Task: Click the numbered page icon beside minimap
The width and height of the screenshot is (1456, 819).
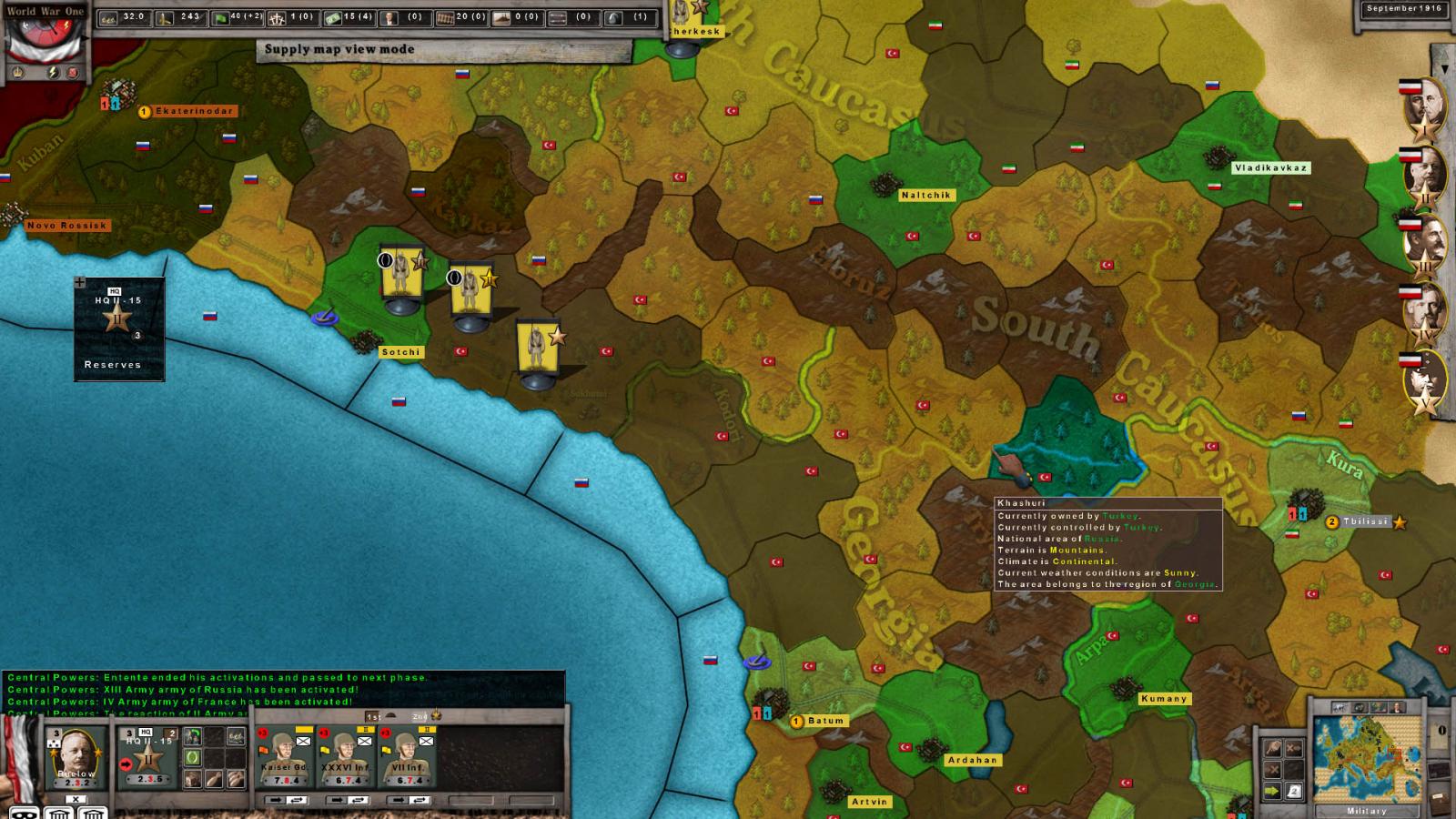Action: (1294, 792)
